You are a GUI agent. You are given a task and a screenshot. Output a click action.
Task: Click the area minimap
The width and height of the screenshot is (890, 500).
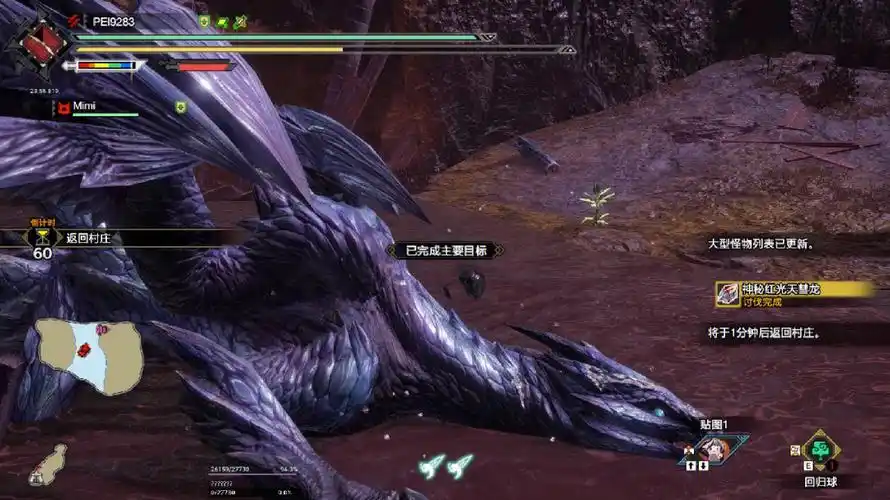(89, 354)
